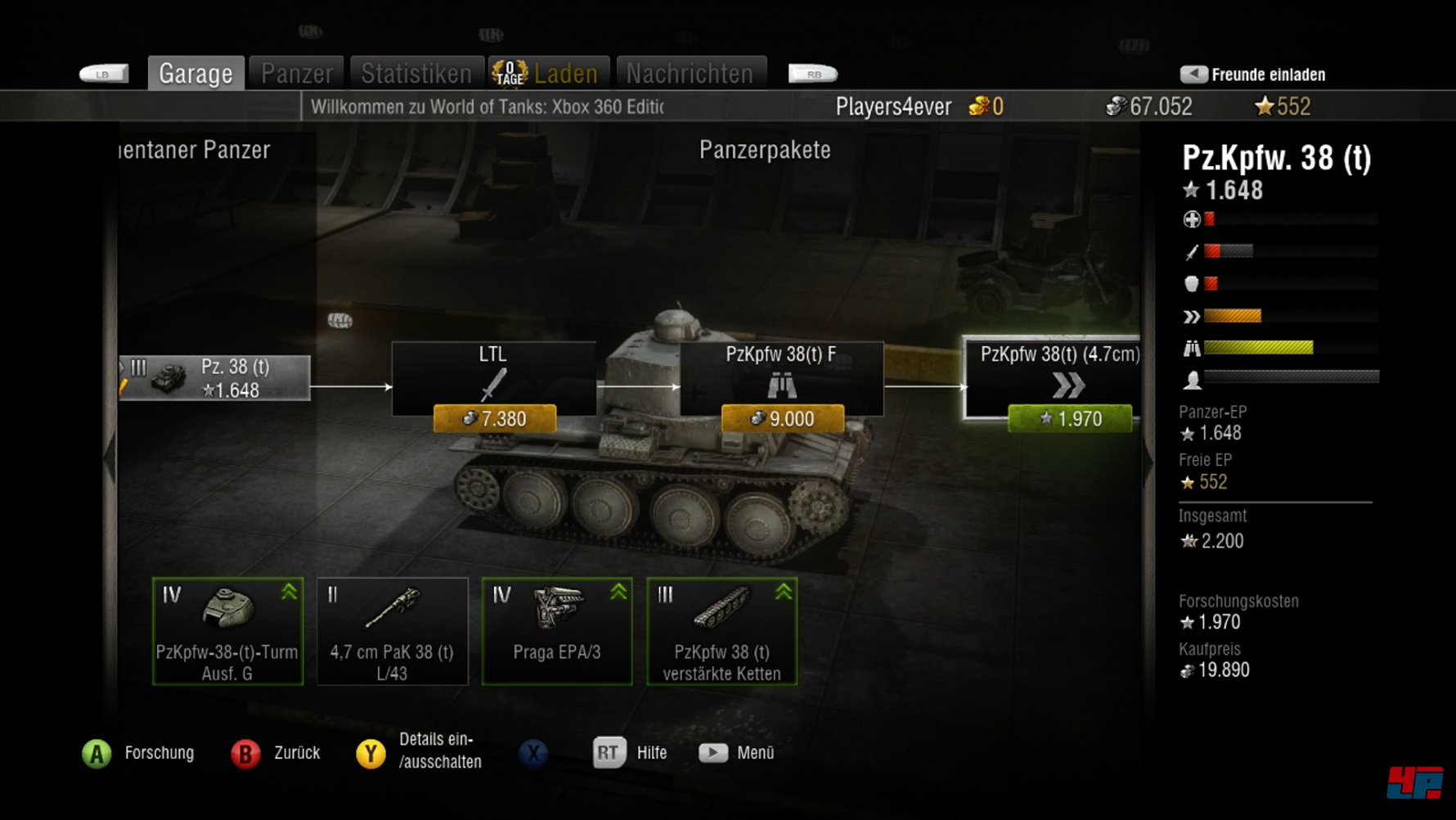Screen dimensions: 1456x820
Task: Click the LB shoulder button indicator
Action: pyautogui.click(x=105, y=73)
